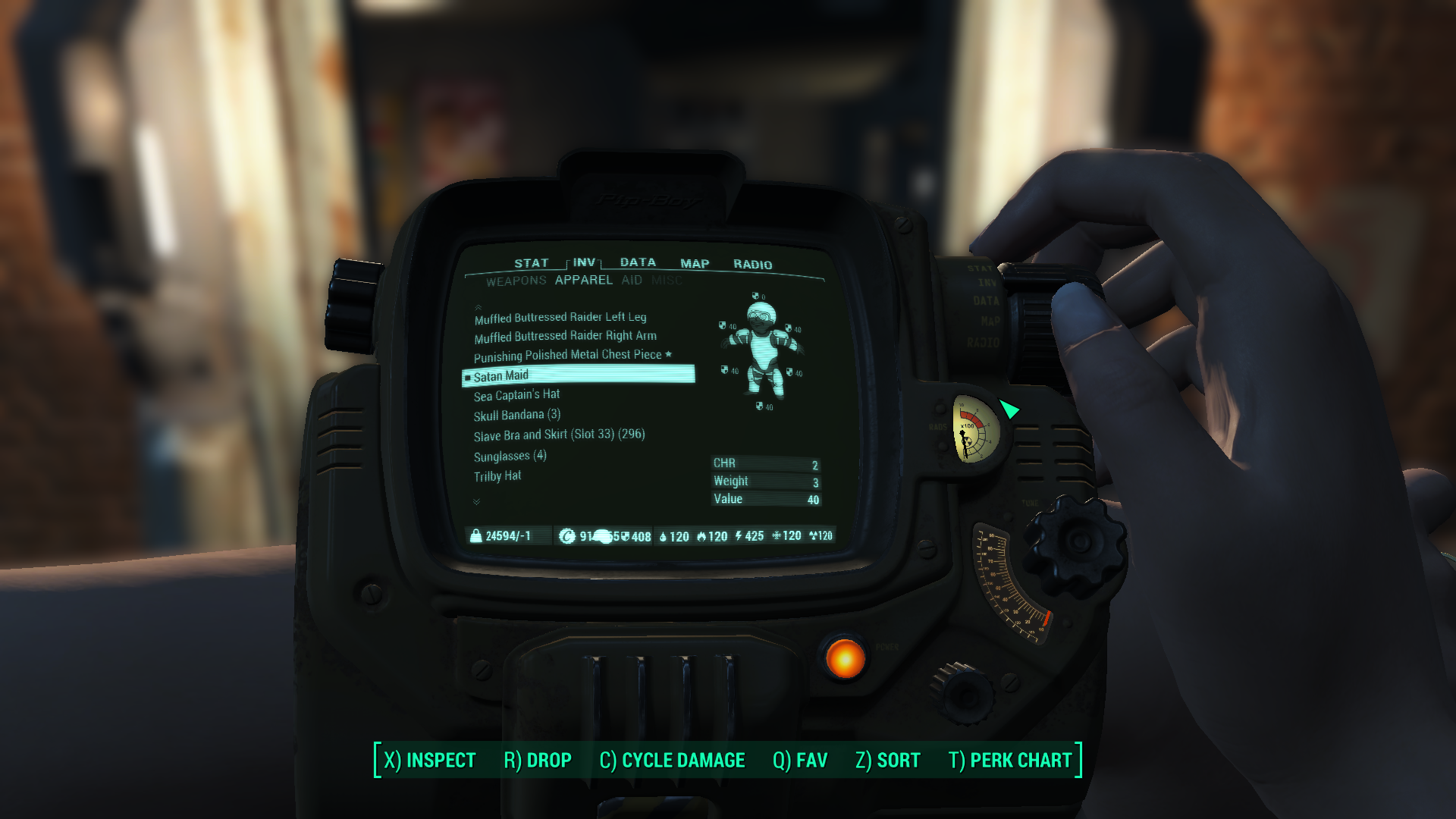Click the down chevron below Trilby Hat
The image size is (1456, 819).
click(476, 500)
